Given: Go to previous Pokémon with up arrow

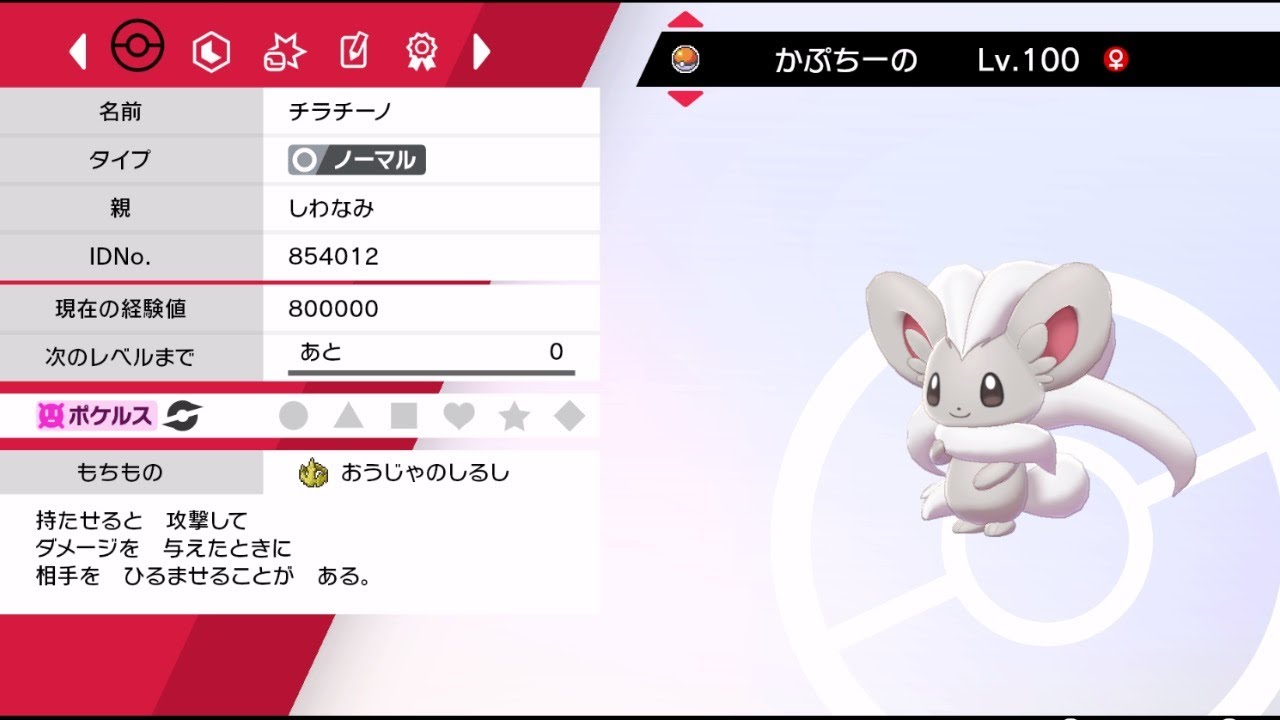Looking at the screenshot, I should coord(685,21).
